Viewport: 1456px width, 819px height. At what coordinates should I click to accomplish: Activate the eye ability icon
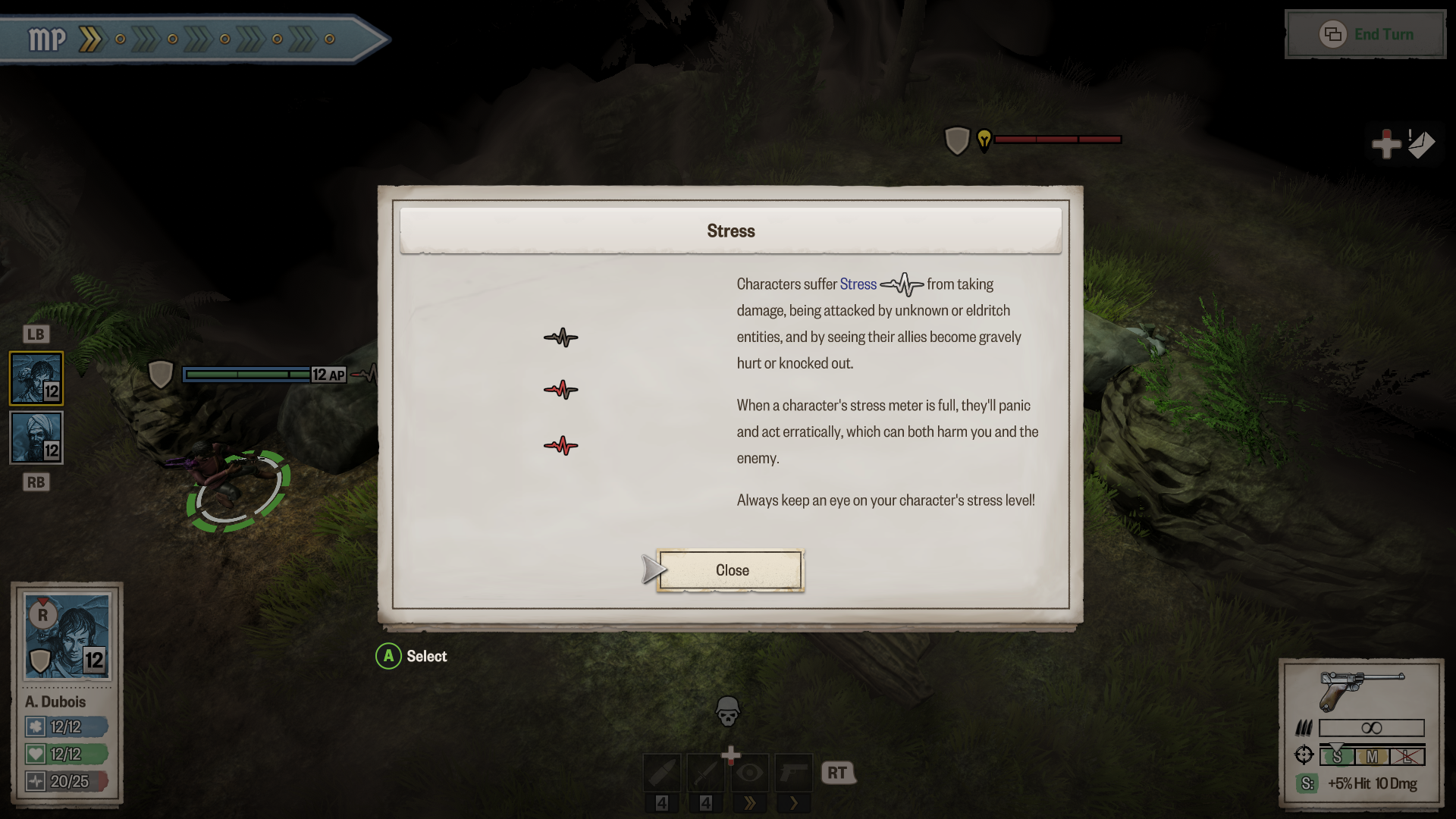[x=749, y=773]
